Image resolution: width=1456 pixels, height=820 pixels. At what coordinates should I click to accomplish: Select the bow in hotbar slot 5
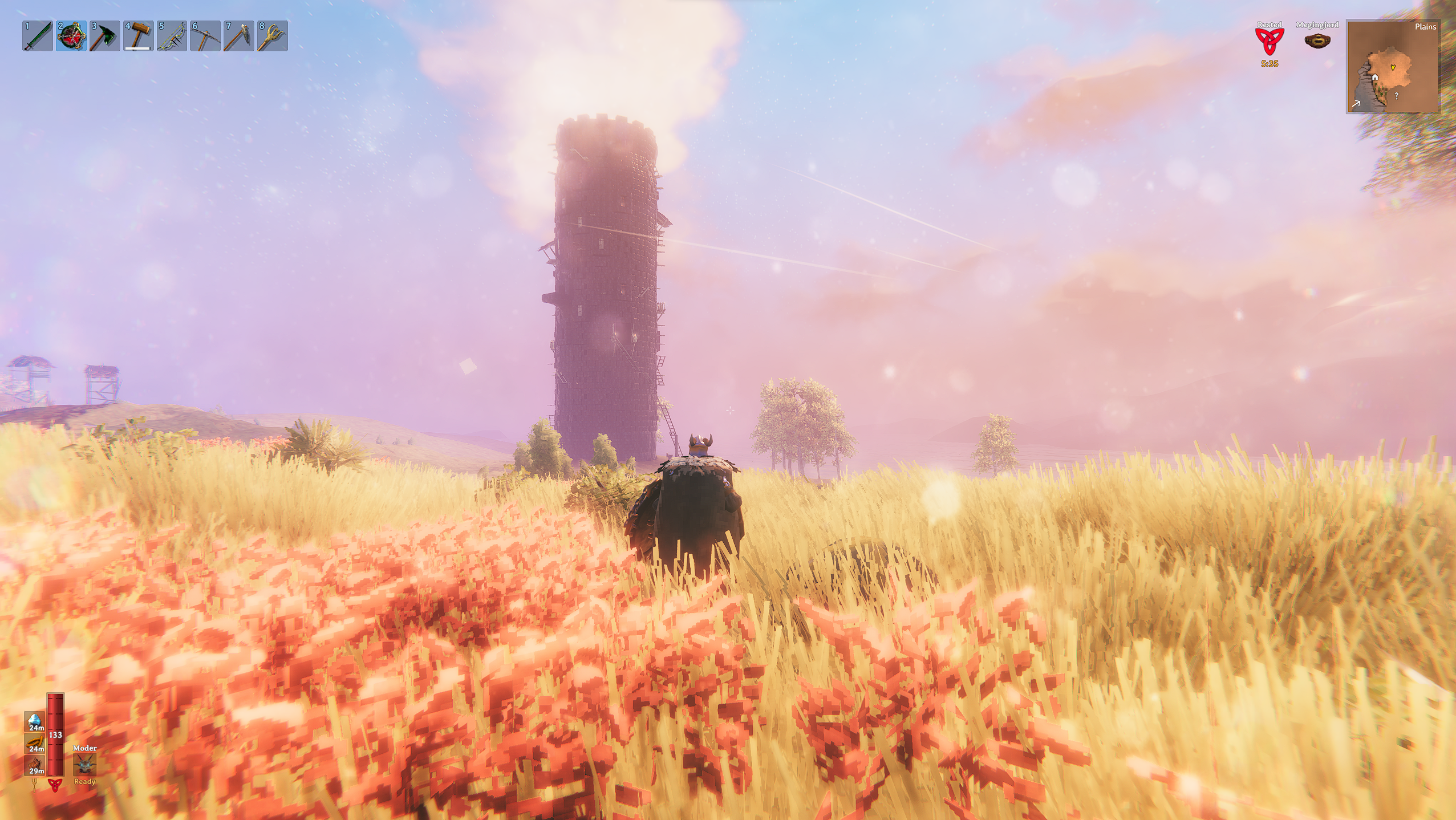172,36
